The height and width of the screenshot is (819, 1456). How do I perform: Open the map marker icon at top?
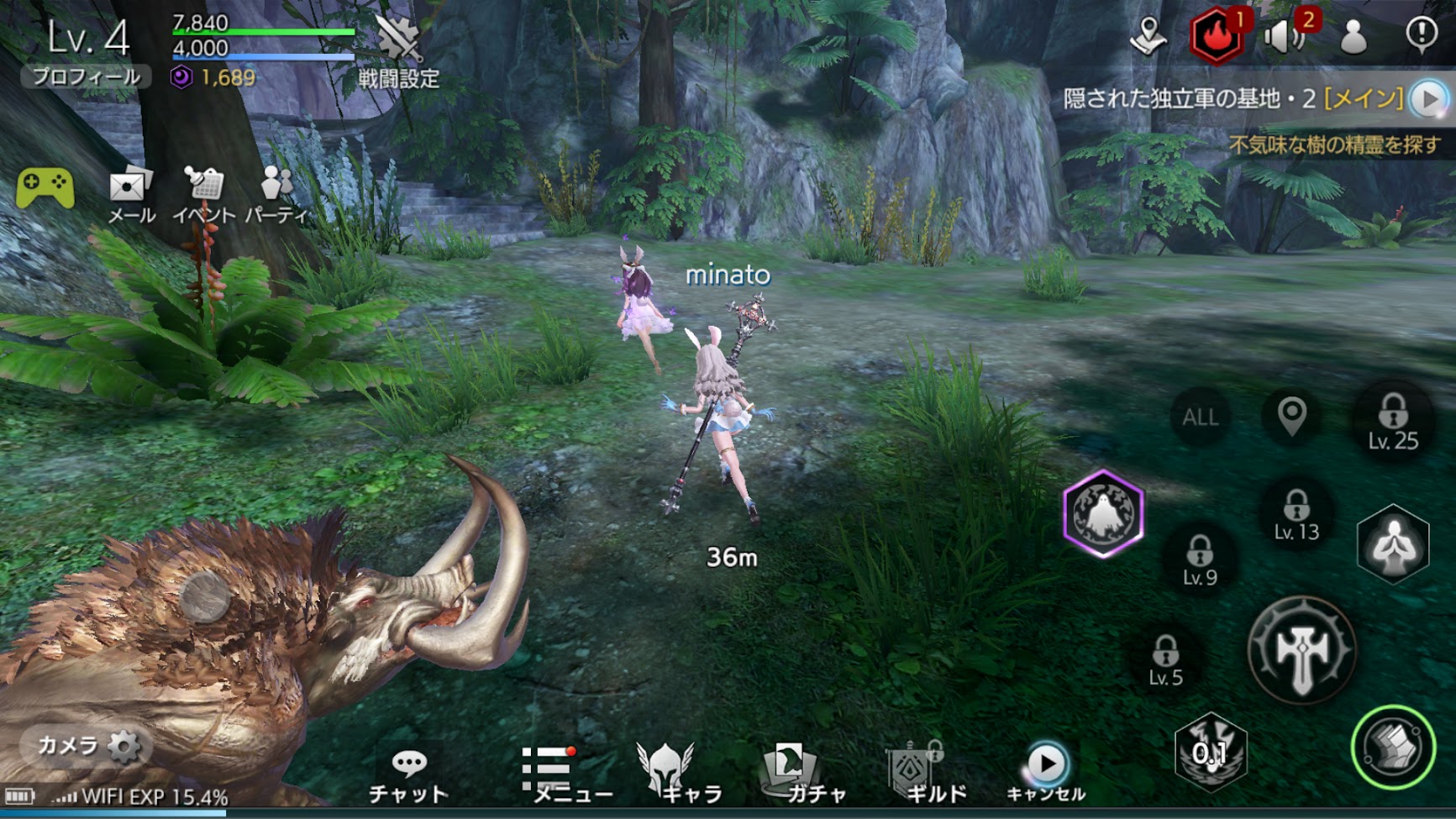pyautogui.click(x=1148, y=36)
